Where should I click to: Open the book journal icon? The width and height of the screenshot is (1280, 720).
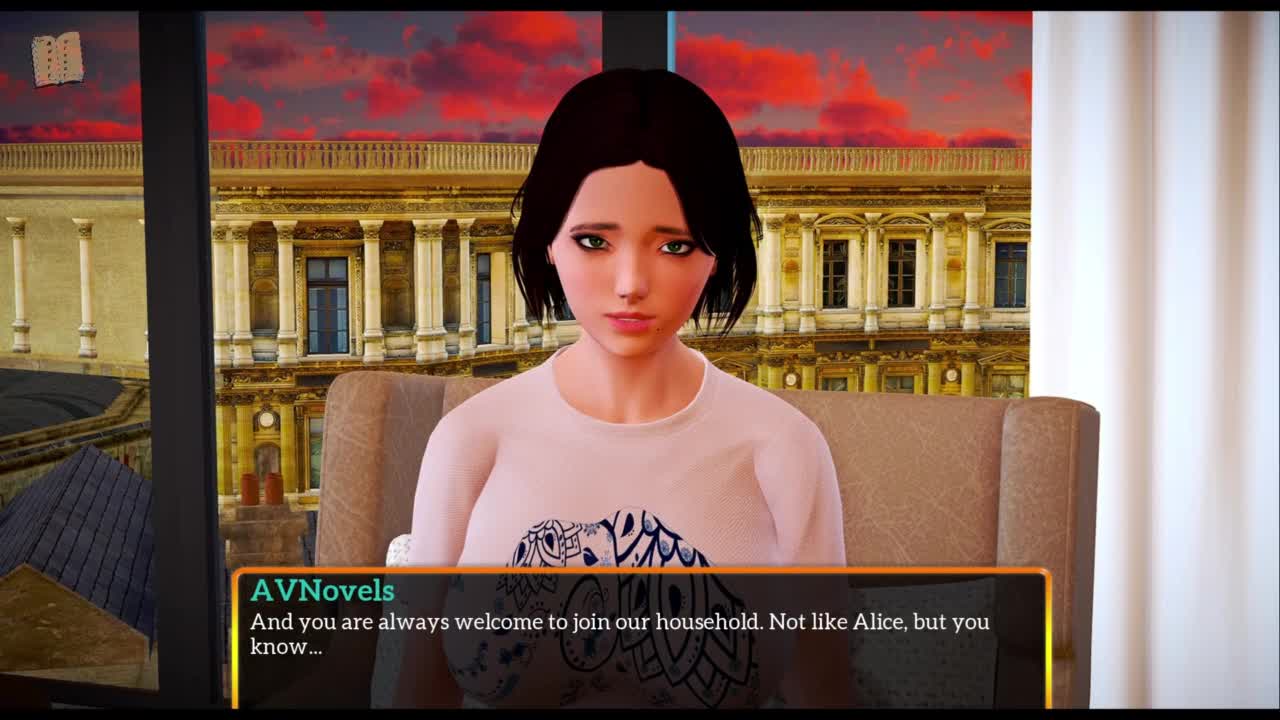coord(57,60)
